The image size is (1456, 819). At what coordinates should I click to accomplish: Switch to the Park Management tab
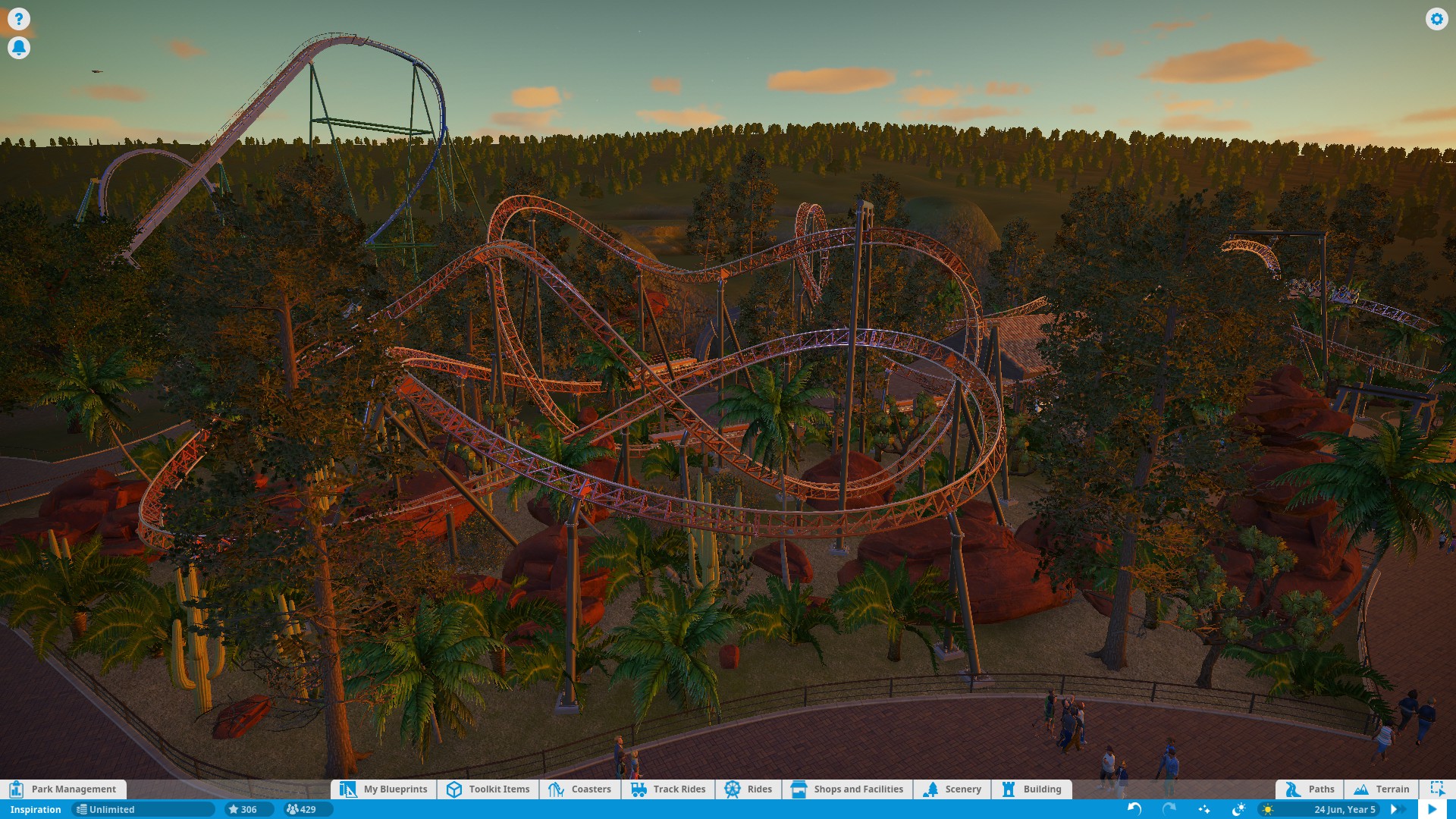[72, 789]
